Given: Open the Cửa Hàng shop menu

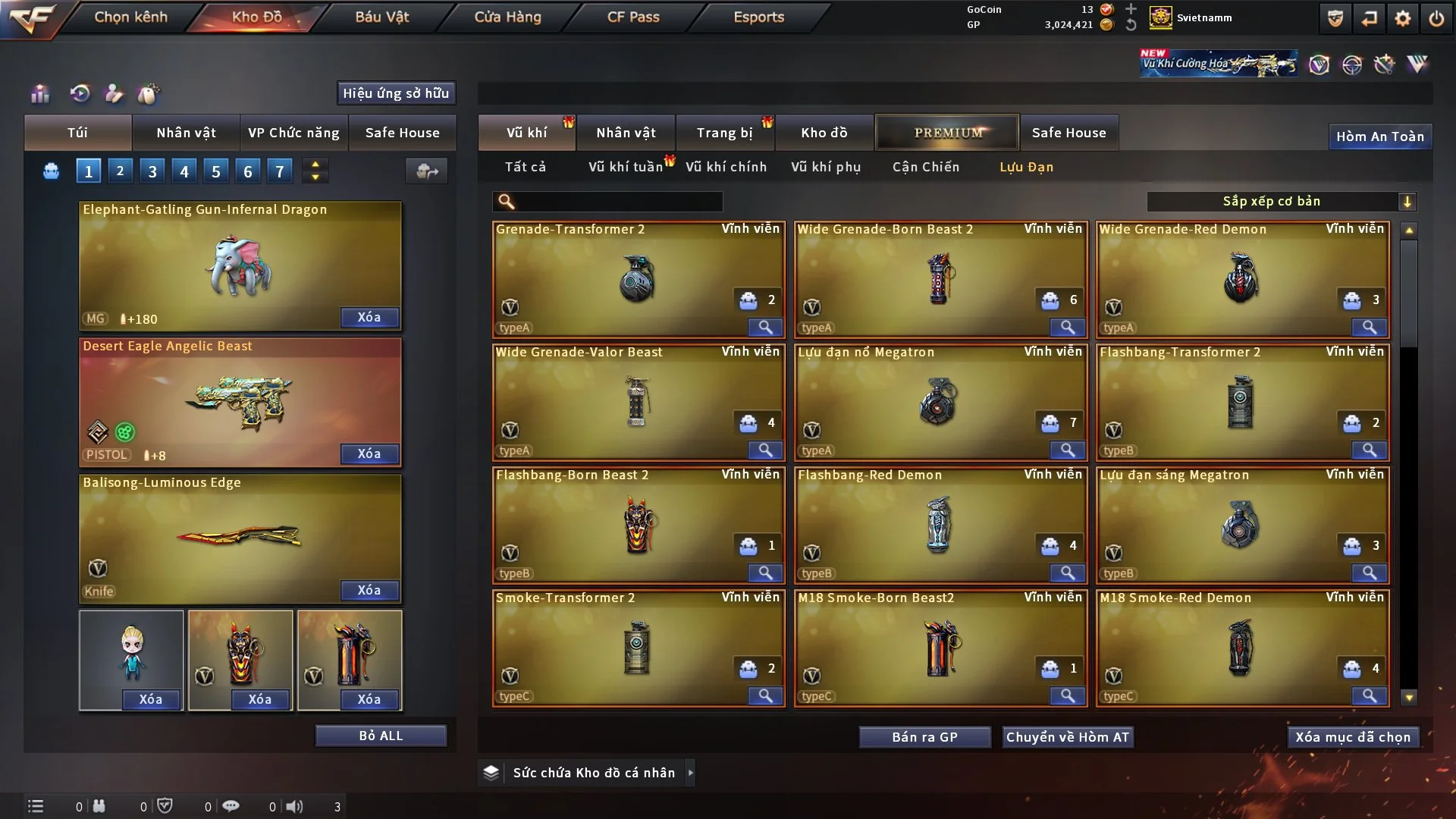Looking at the screenshot, I should 507,17.
